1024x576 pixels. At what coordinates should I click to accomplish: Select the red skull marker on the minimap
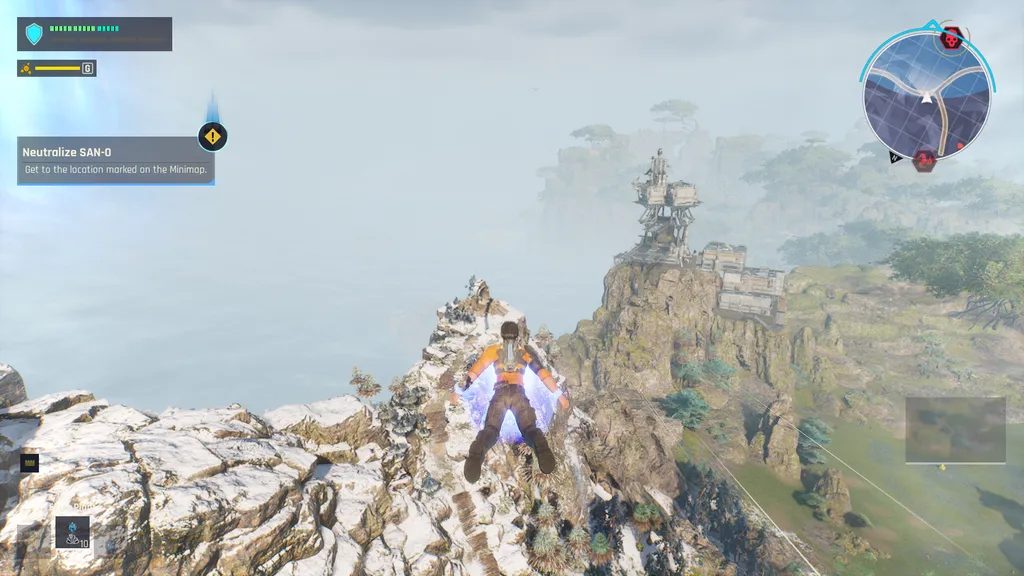[951, 39]
